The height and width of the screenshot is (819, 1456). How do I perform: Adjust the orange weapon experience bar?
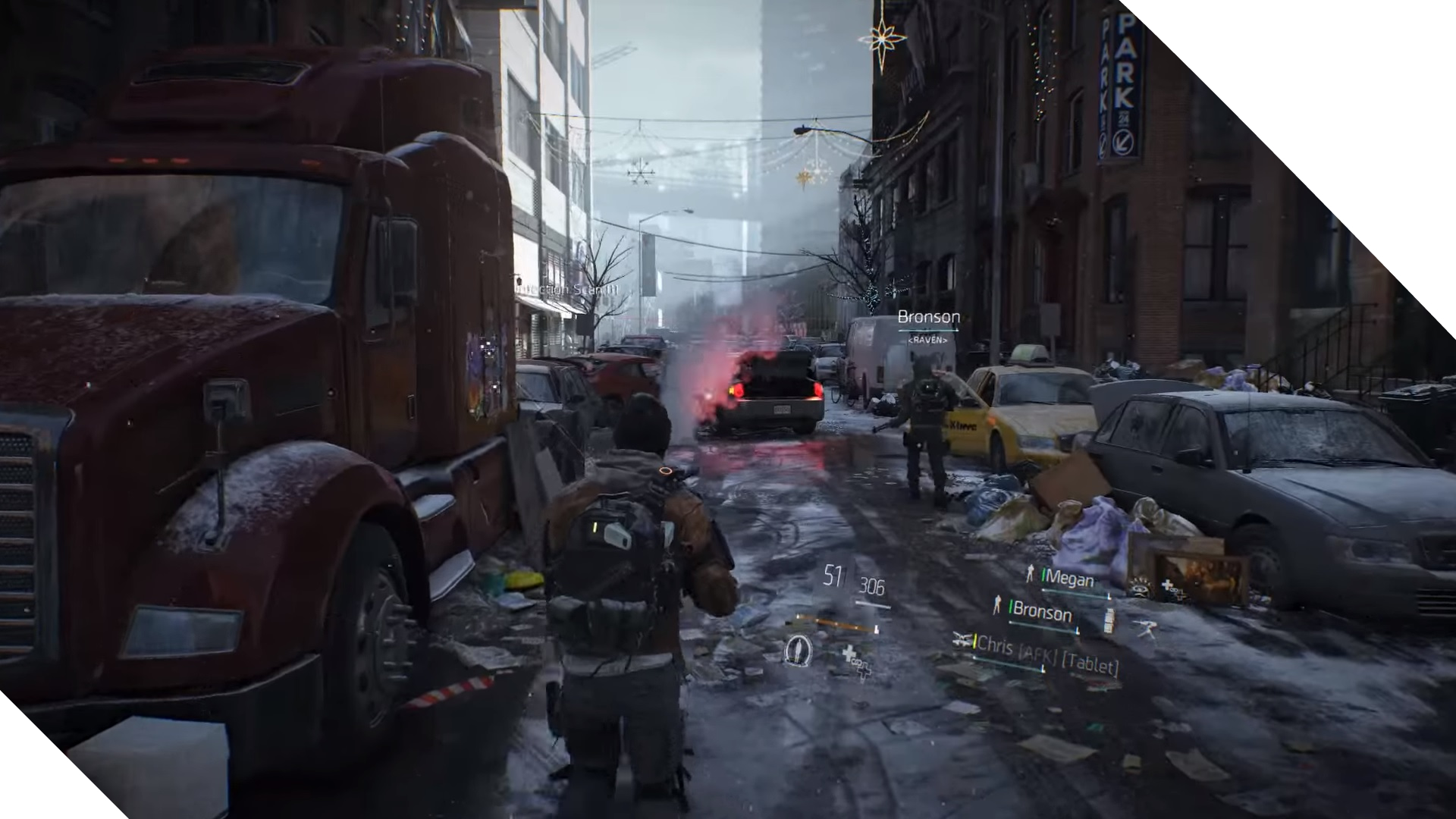(834, 623)
